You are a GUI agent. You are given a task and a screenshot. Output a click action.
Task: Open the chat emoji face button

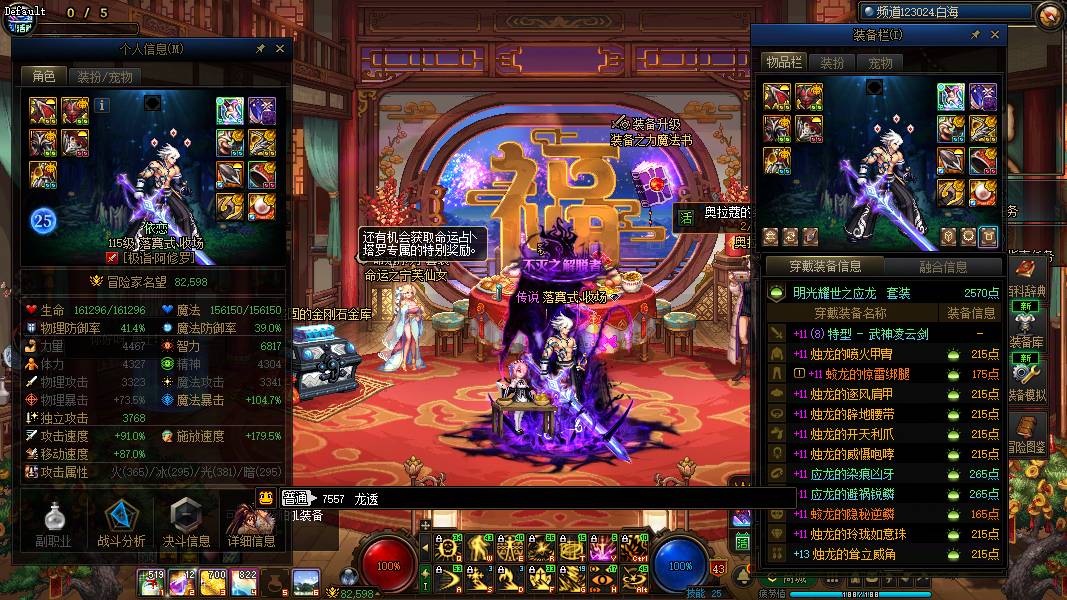click(x=265, y=497)
